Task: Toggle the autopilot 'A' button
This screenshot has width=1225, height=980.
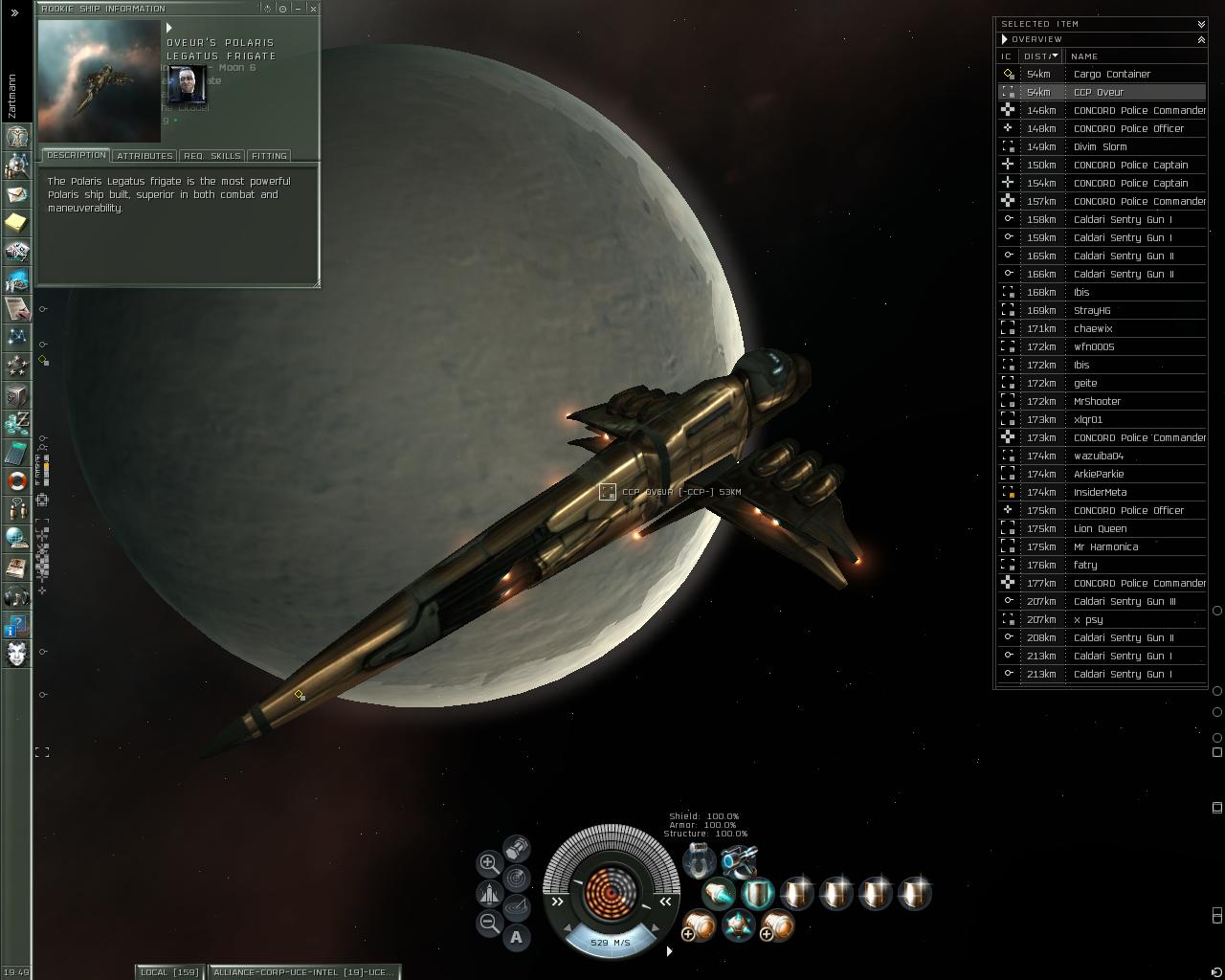Action: pyautogui.click(x=517, y=937)
